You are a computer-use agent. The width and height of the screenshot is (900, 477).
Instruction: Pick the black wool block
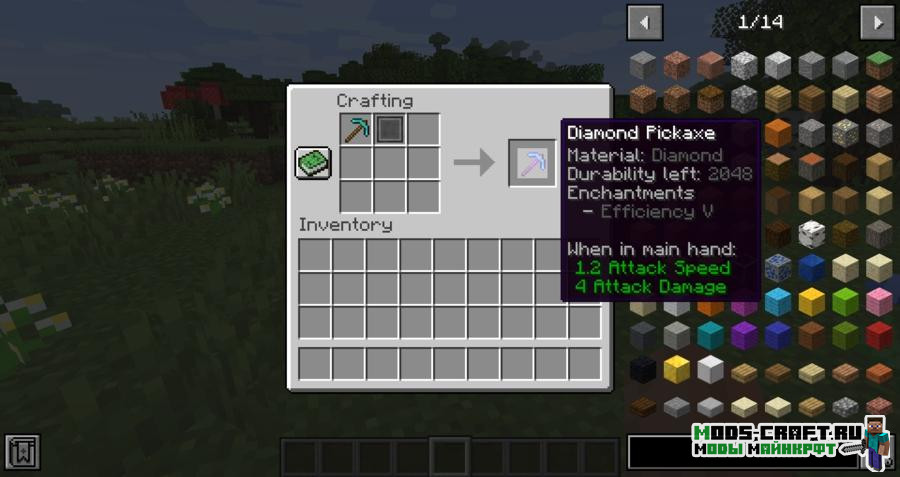(643, 369)
